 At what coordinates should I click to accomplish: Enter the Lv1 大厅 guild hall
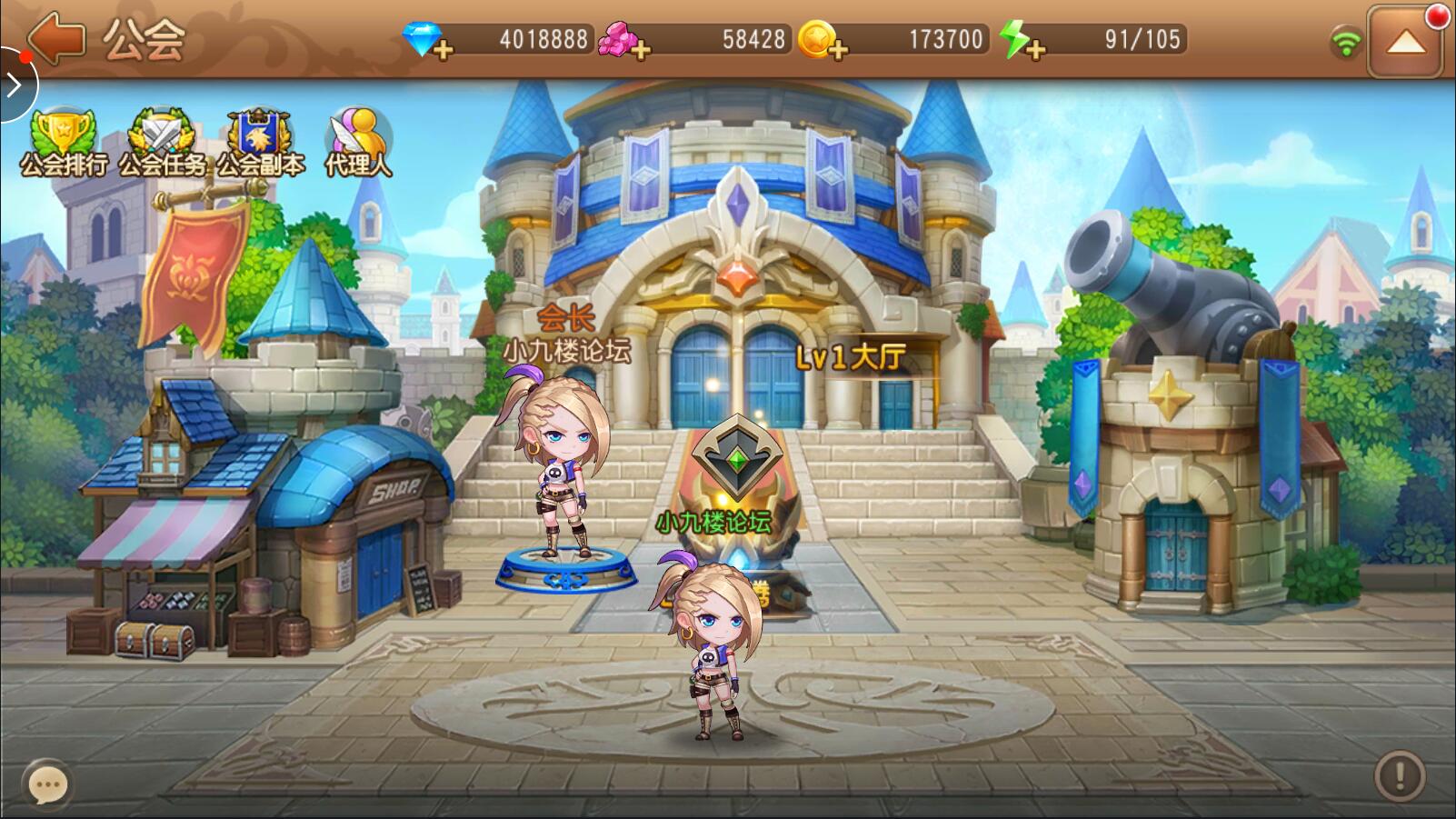tap(850, 357)
